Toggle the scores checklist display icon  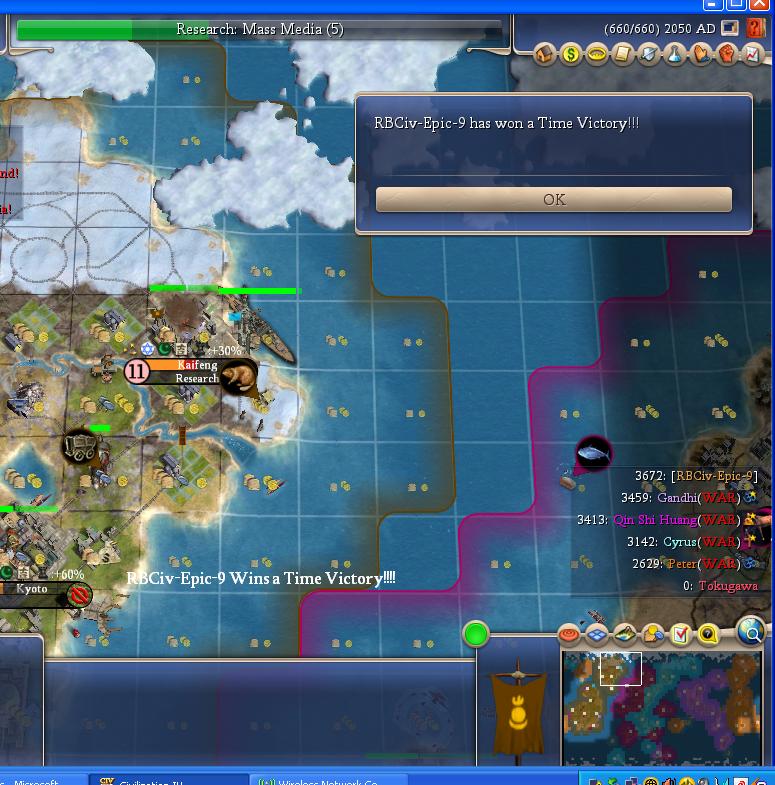tap(681, 634)
